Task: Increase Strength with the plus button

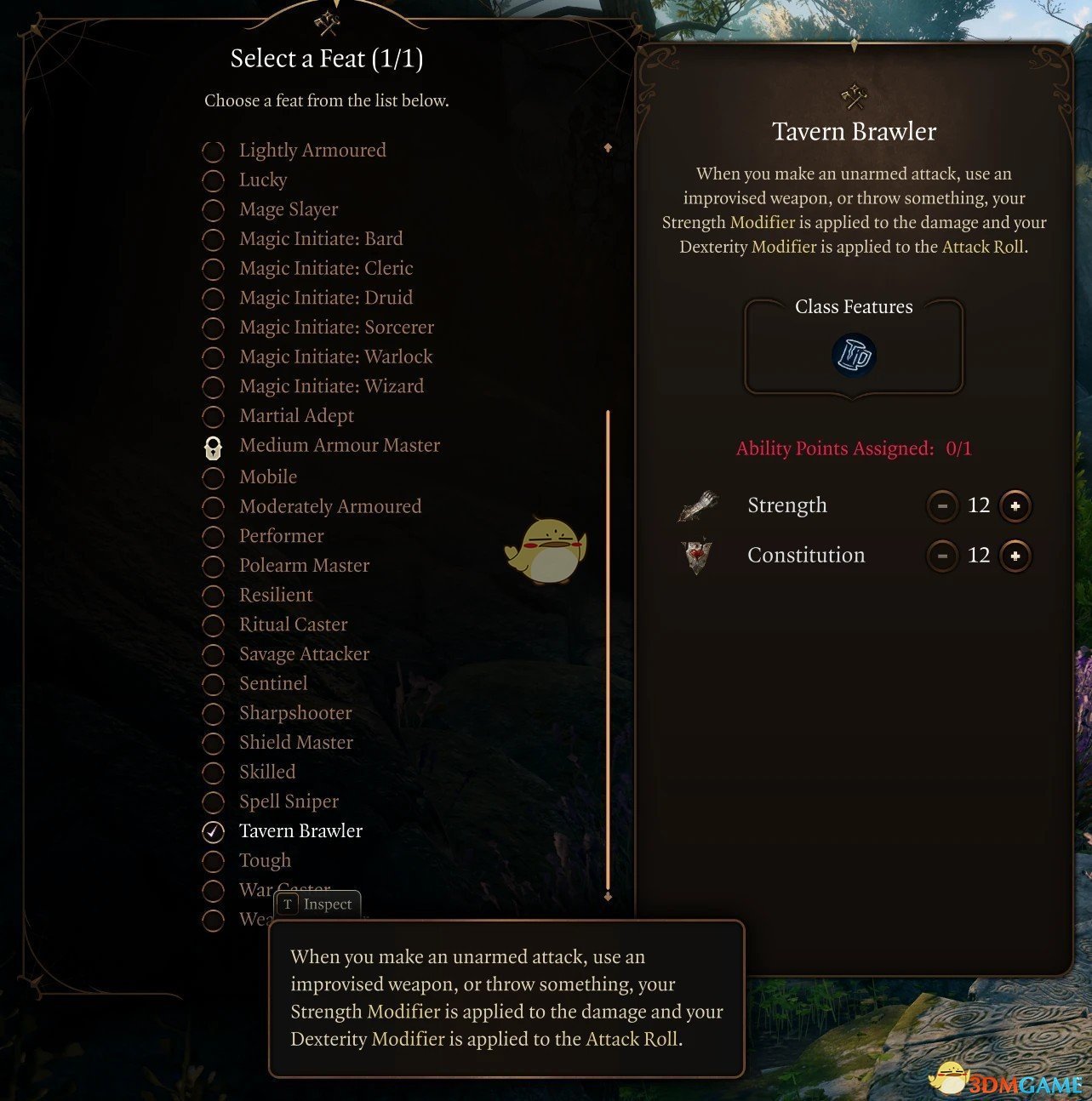Action: 1015,505
